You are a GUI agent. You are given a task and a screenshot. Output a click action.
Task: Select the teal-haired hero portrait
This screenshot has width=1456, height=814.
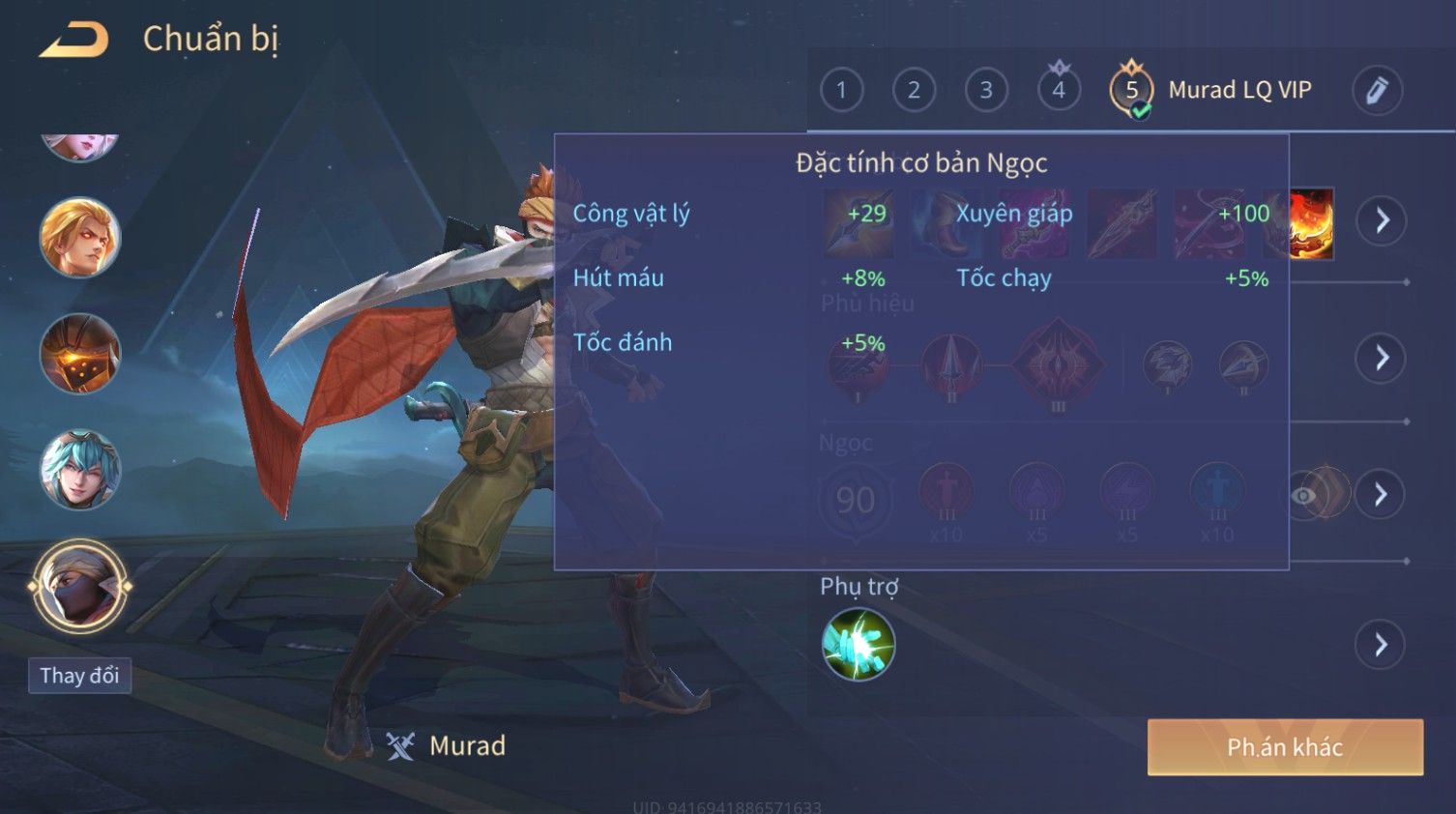click(x=79, y=470)
